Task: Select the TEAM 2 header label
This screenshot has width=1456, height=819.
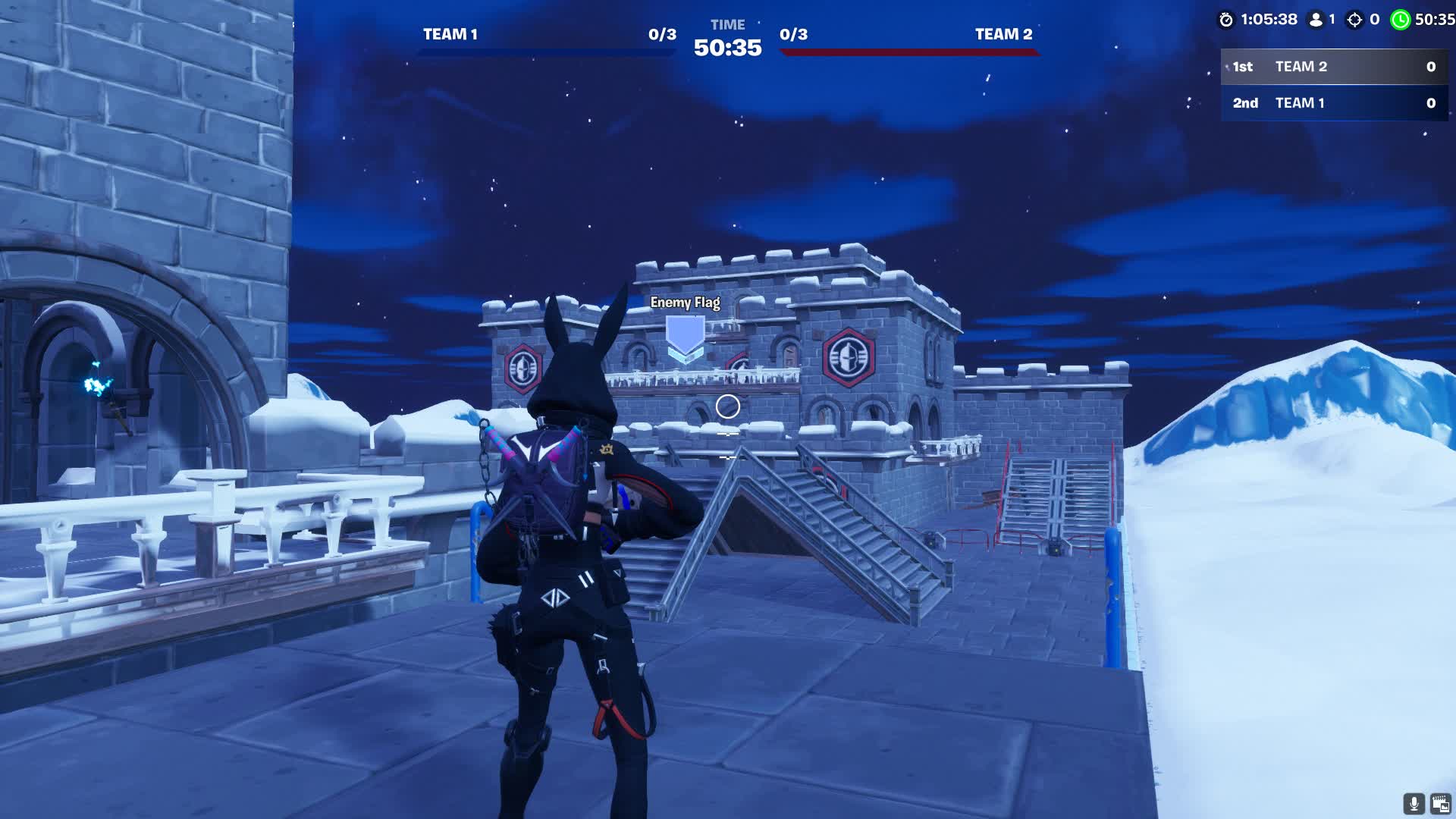Action: pos(1003,34)
